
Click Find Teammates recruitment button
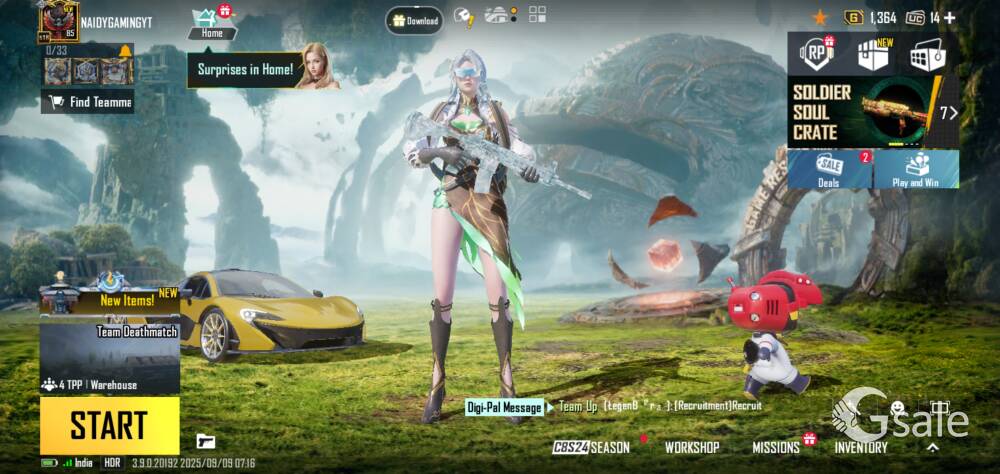[88, 101]
